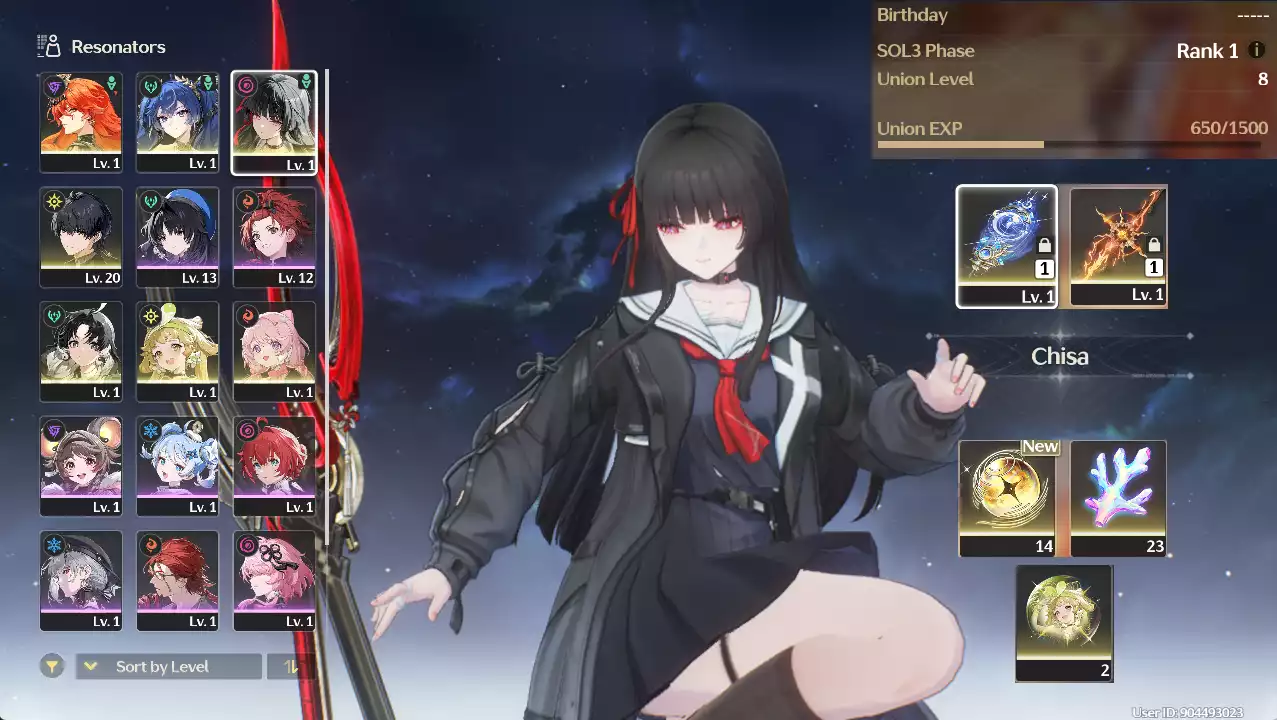1277x720 pixels.
Task: Select the iridescent coral item
Action: [x=1118, y=497]
